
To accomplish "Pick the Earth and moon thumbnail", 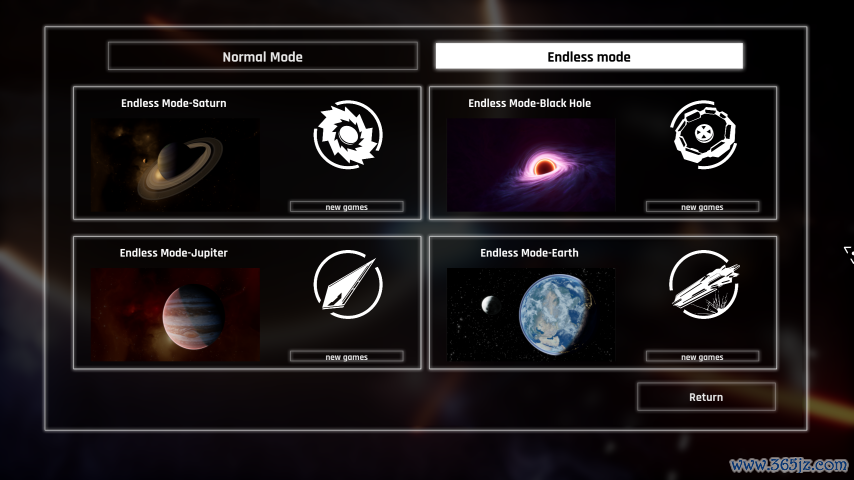I will (531, 314).
